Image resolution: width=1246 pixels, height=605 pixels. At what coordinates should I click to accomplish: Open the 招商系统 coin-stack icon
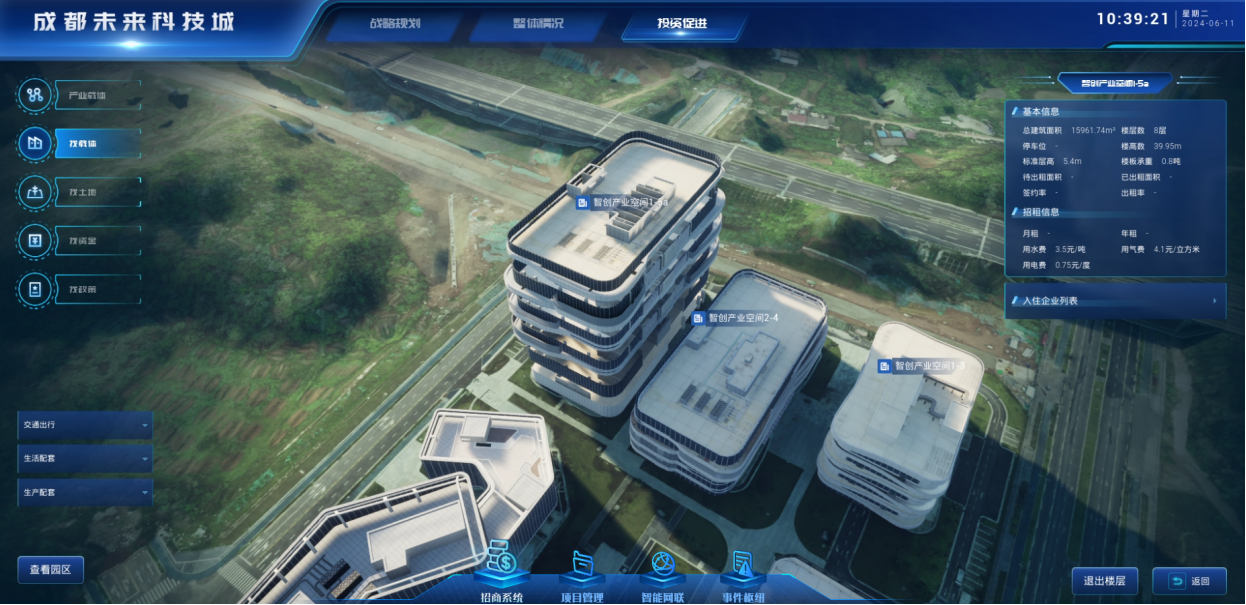502,565
